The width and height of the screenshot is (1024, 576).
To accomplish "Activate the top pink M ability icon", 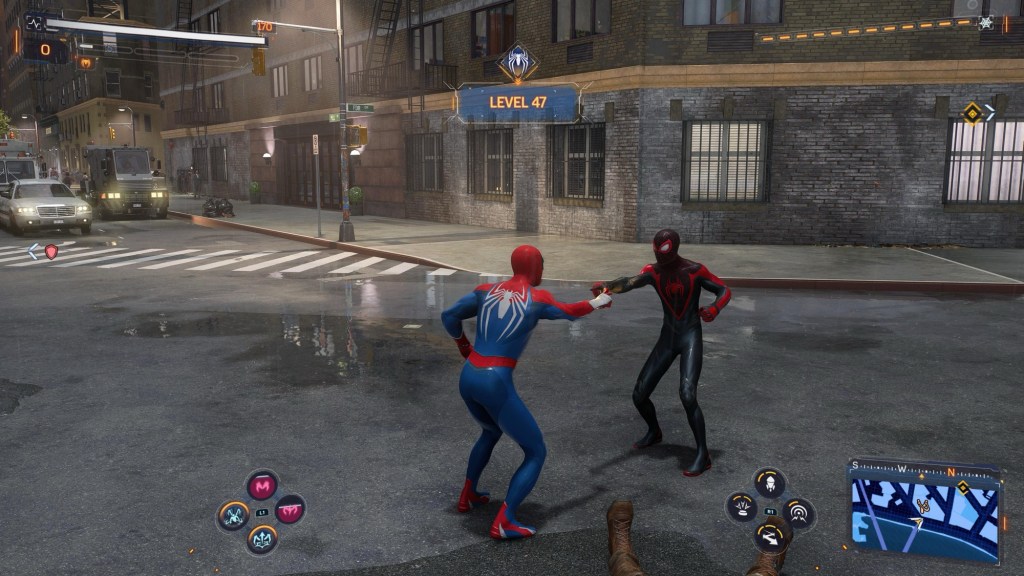I will click(x=262, y=486).
